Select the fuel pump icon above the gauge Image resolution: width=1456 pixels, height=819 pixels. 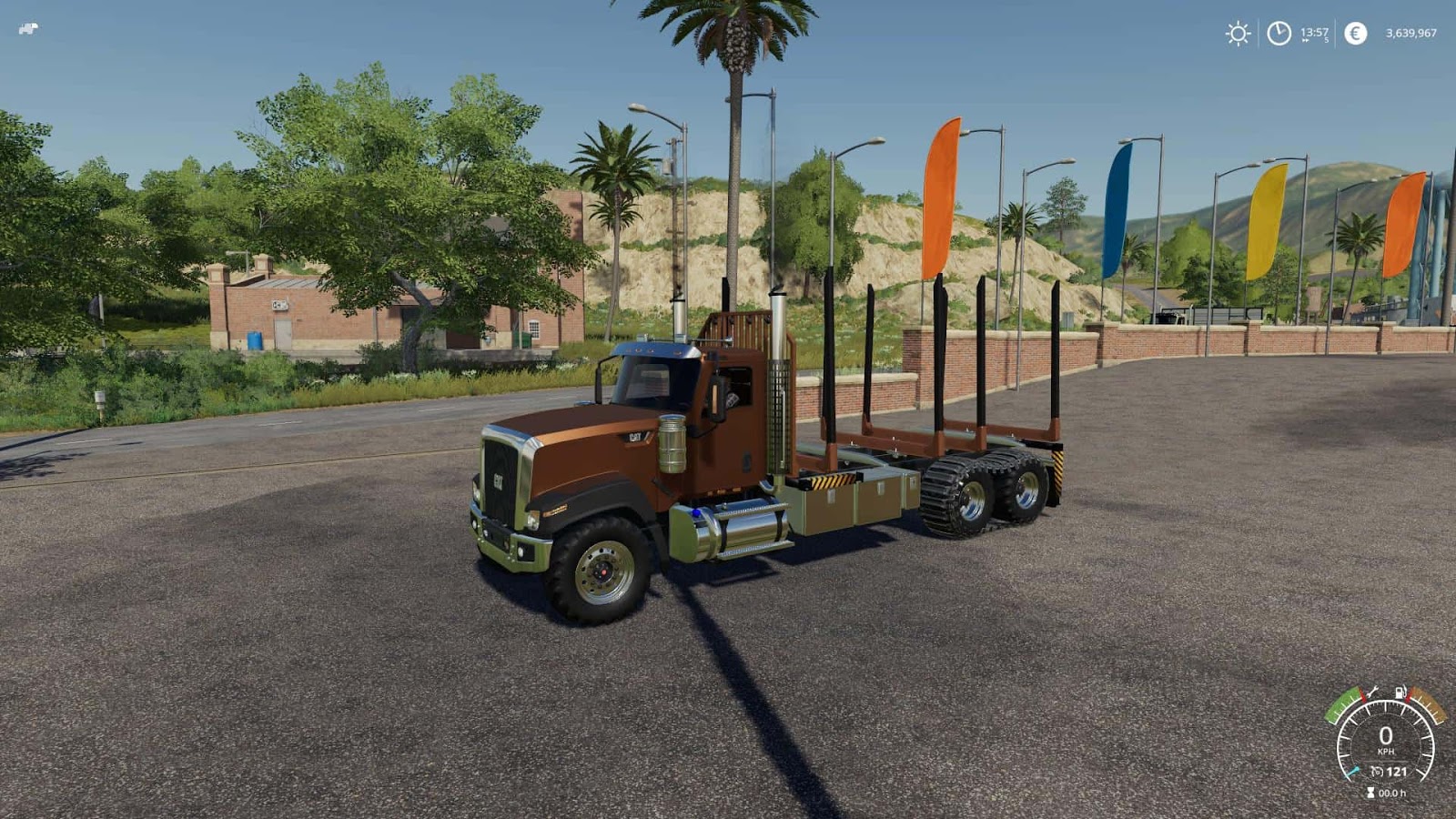coord(1400,693)
